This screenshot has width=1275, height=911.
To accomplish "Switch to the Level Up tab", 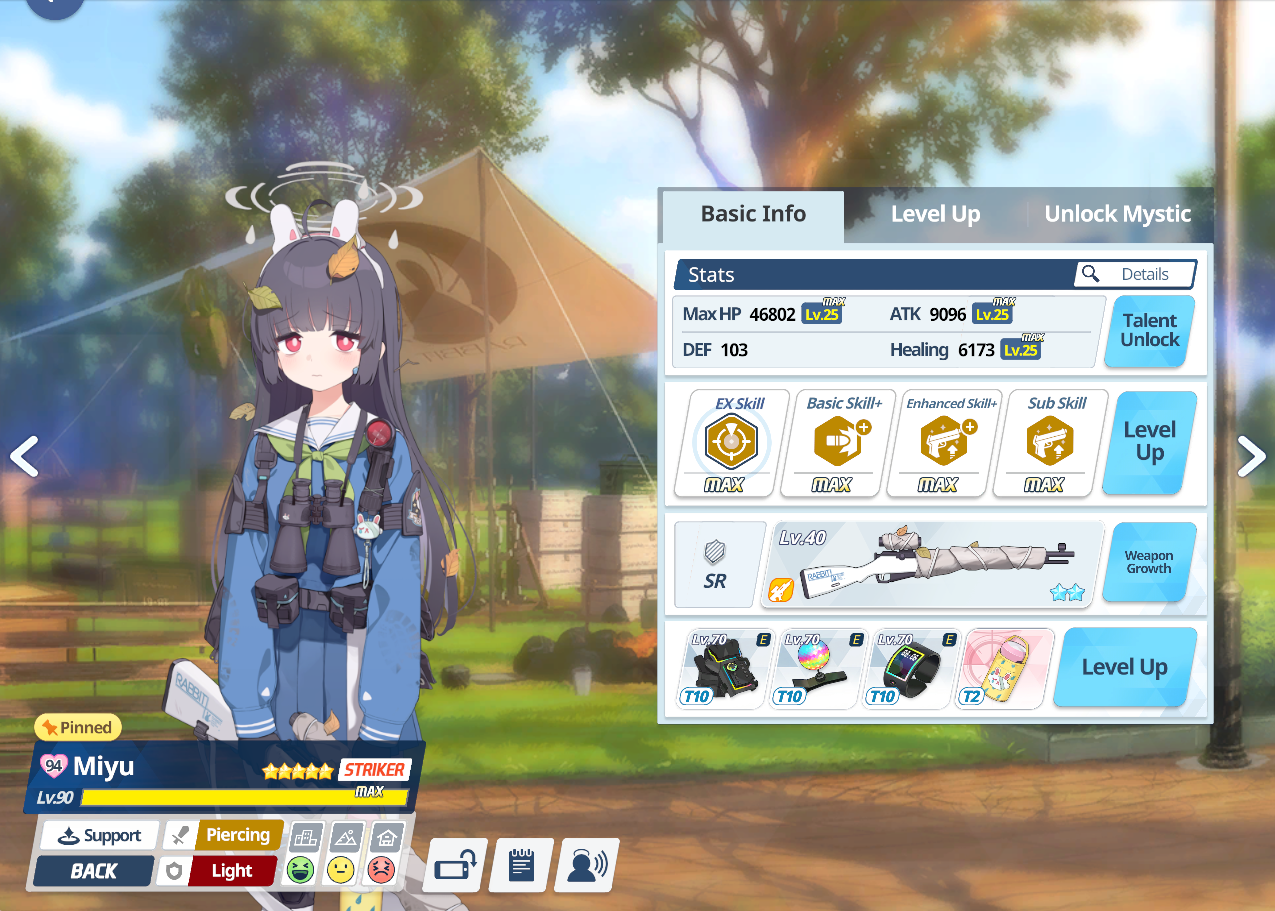I will tap(935, 214).
